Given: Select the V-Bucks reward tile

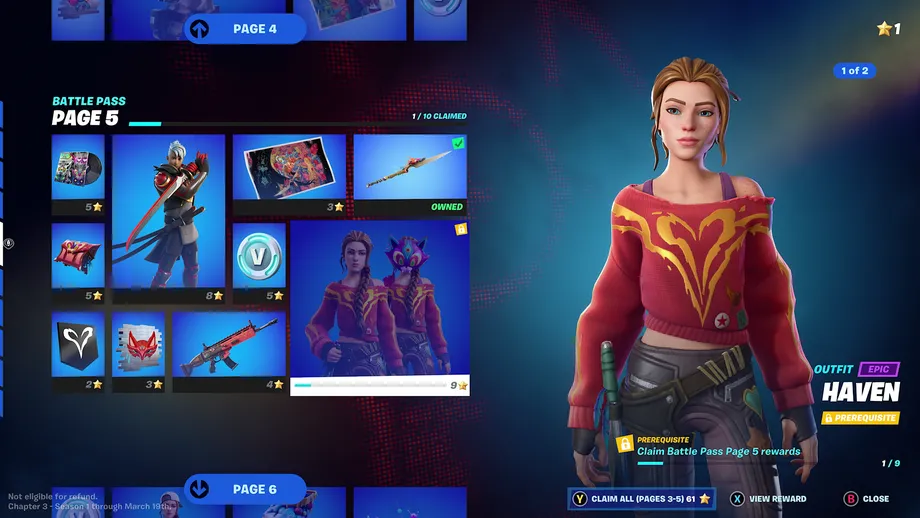Looking at the screenshot, I should click(259, 260).
